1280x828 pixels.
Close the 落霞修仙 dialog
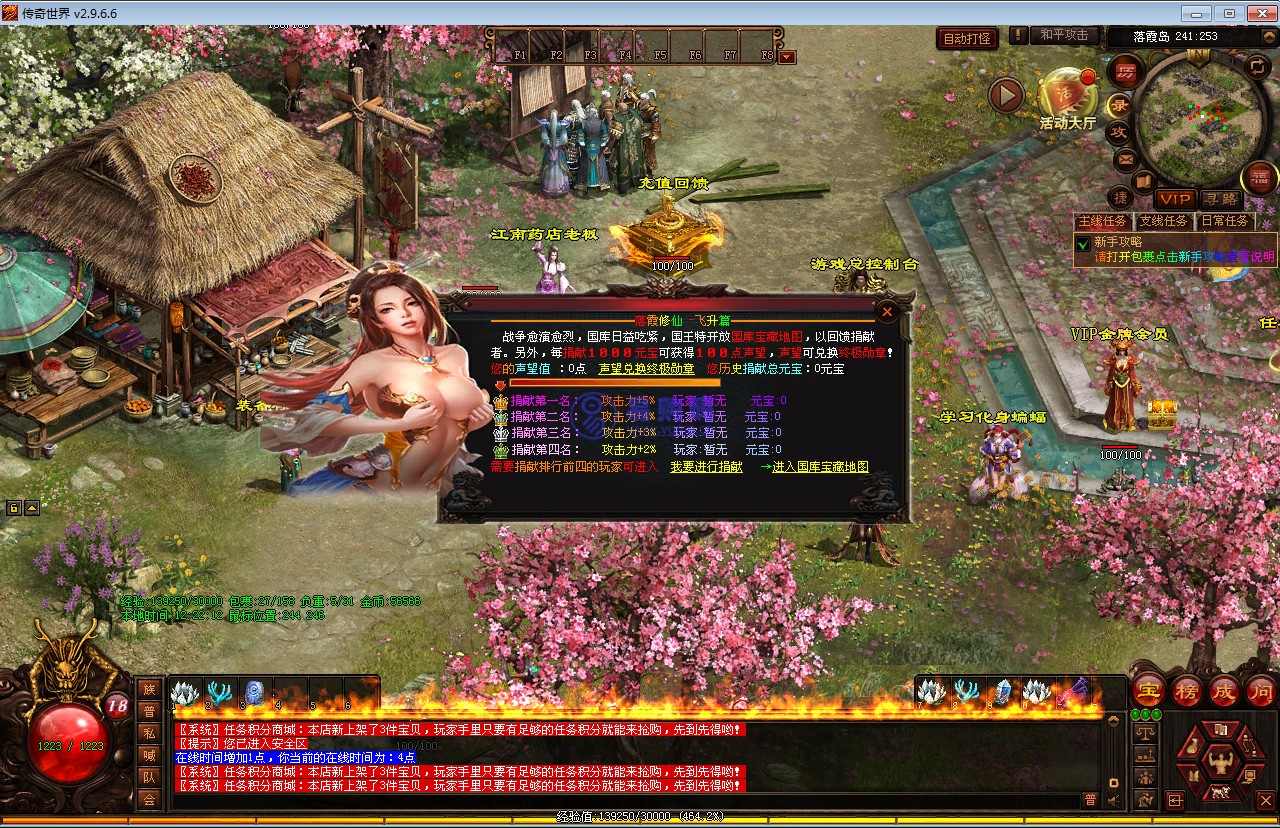[x=887, y=312]
